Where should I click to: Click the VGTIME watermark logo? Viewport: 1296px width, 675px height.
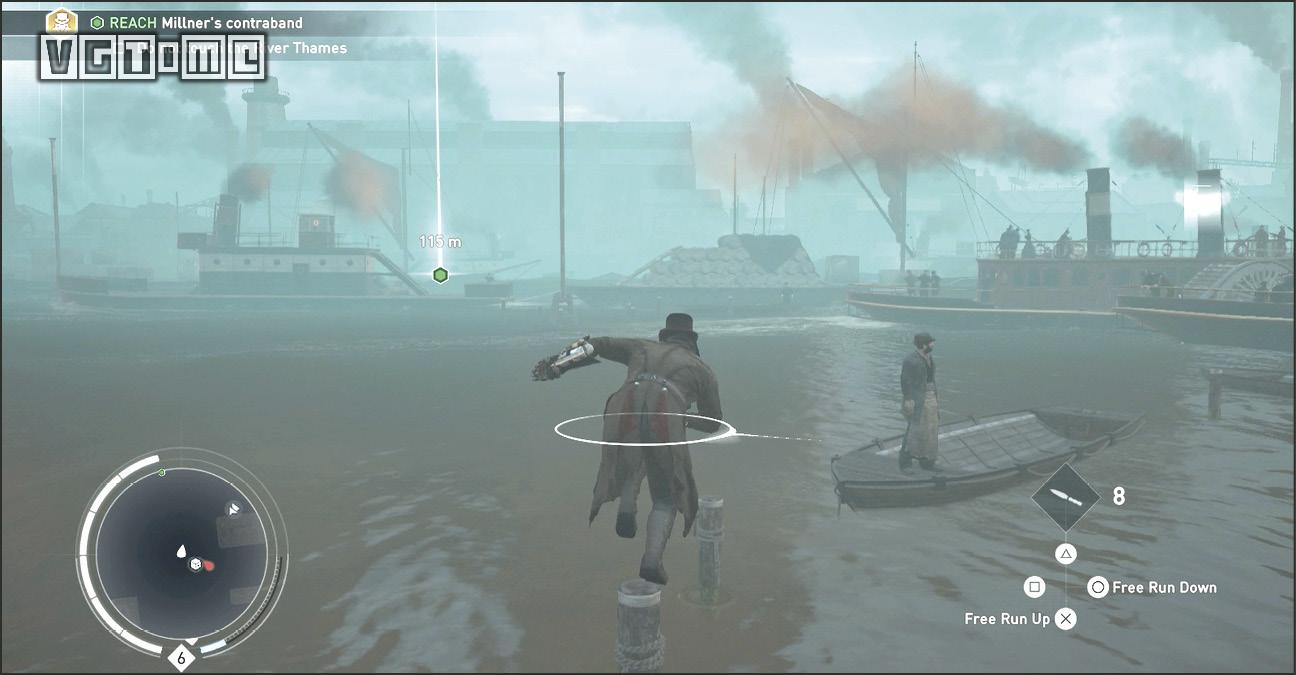tap(153, 57)
